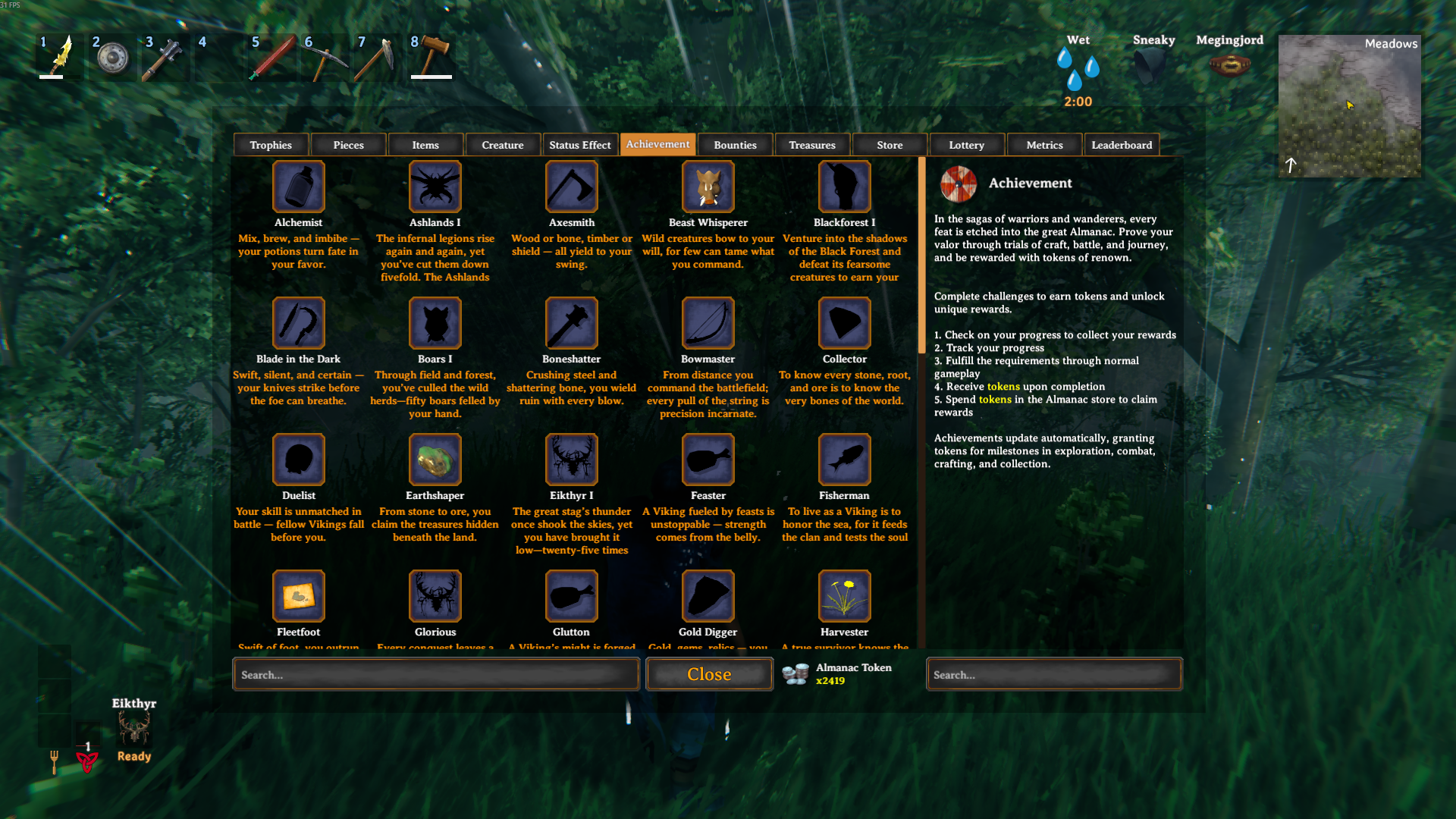Screen dimensions: 1456x819
Task: Open the Gold Digger achievement
Action: point(708,595)
